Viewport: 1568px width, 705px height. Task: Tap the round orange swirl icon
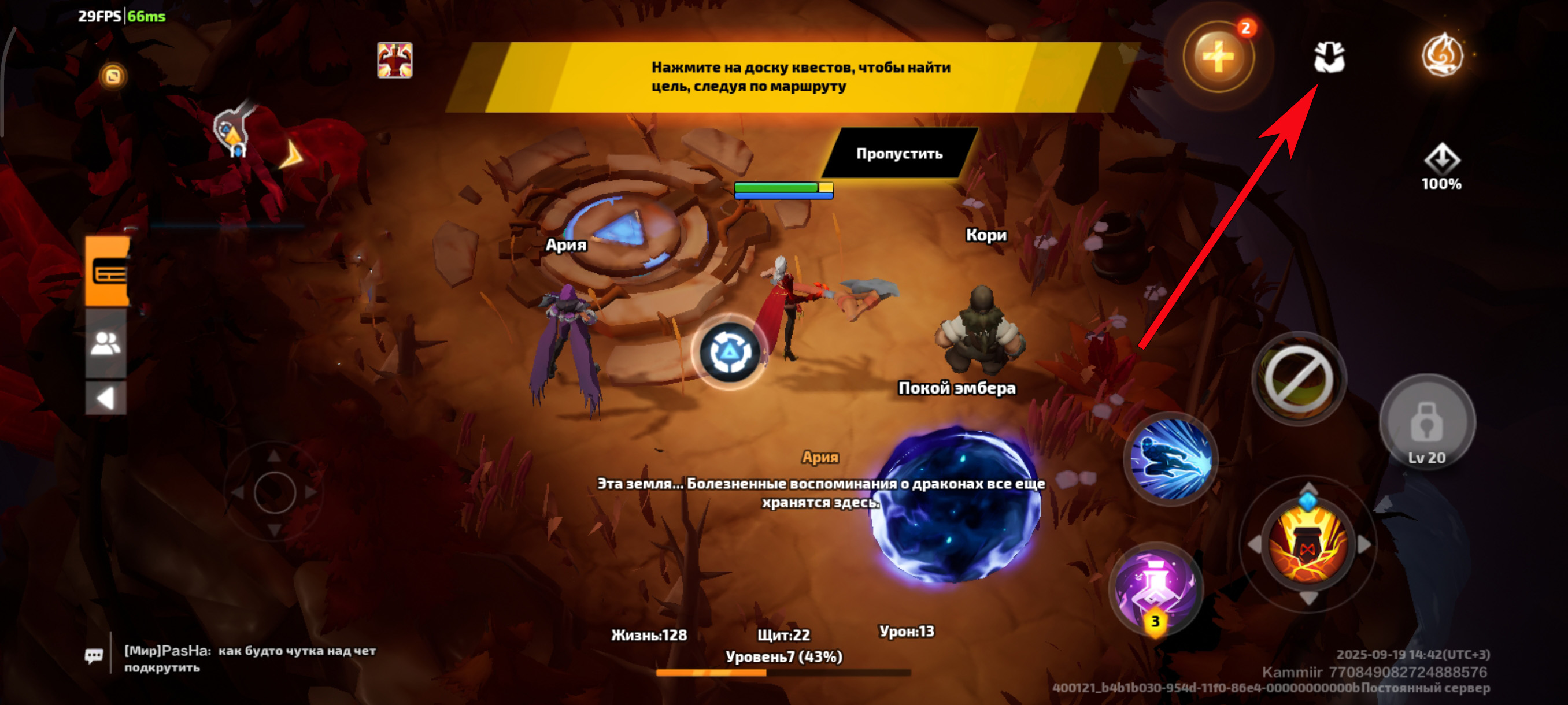(113, 76)
